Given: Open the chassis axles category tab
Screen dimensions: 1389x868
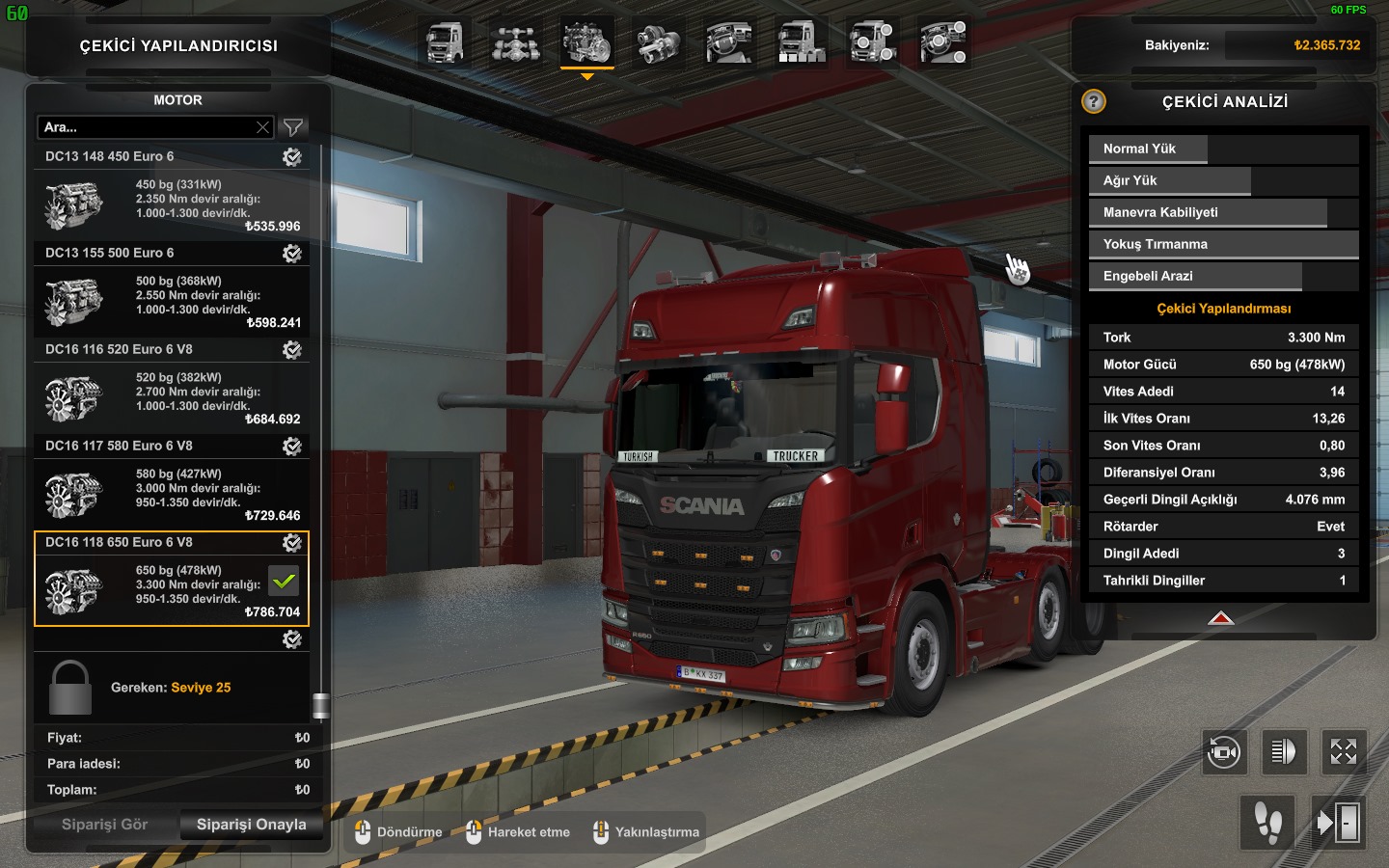Looking at the screenshot, I should click(516, 43).
